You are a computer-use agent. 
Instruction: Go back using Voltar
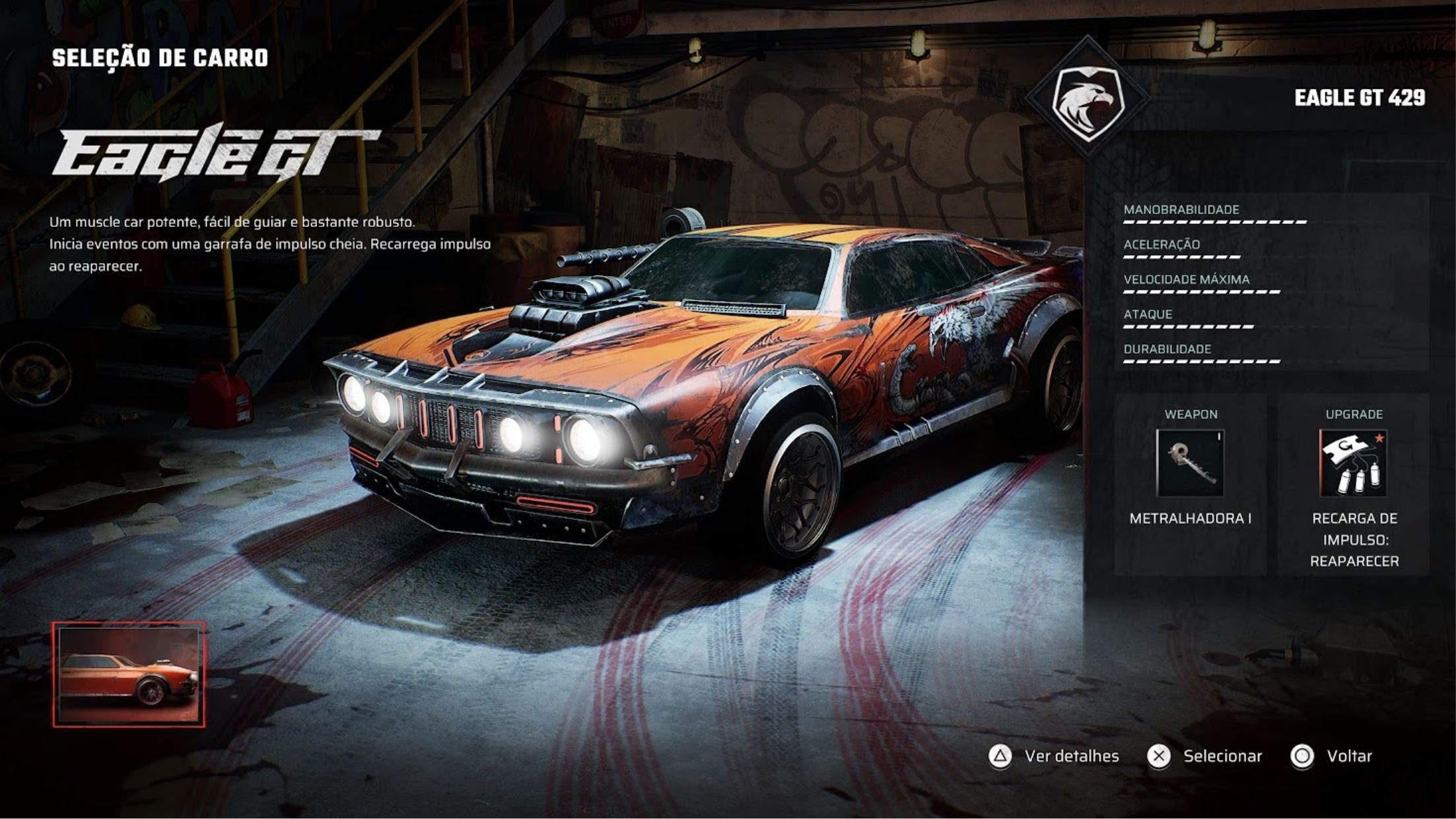click(x=1331, y=756)
